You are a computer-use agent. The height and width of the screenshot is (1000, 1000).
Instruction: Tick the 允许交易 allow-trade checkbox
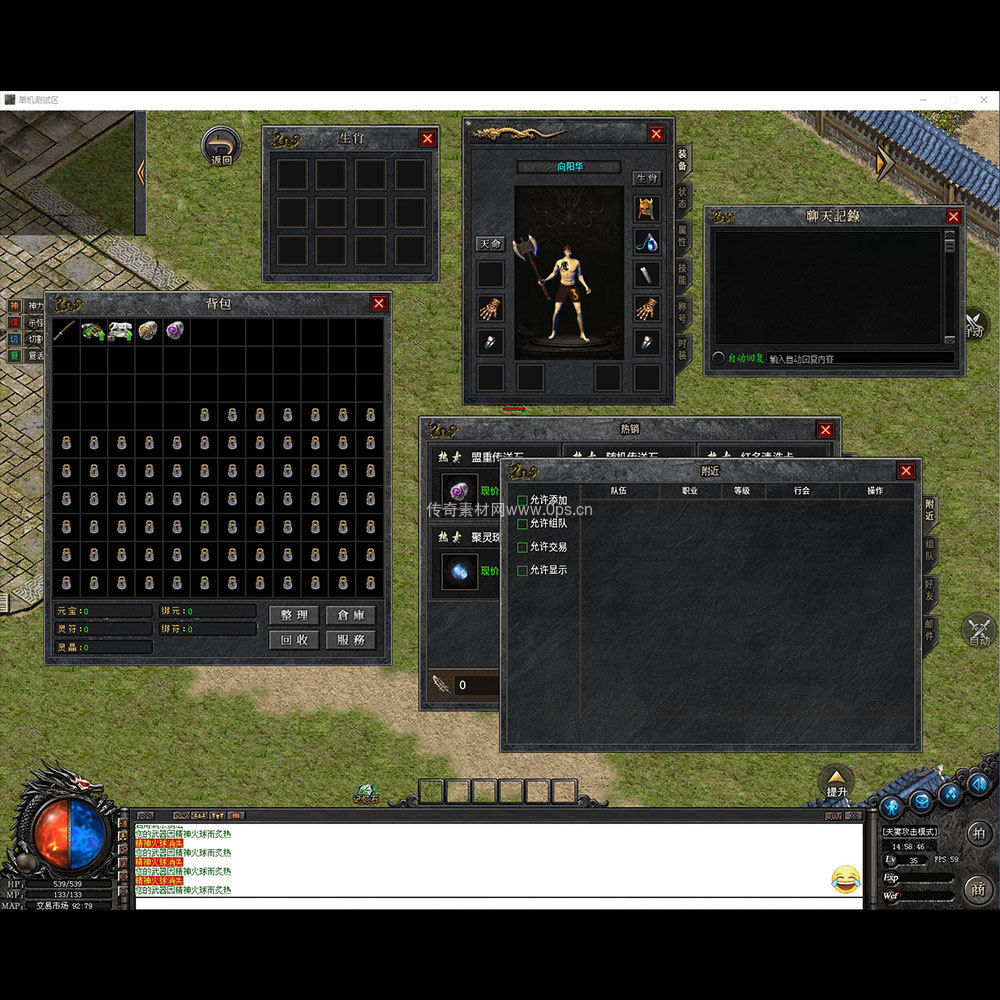[x=522, y=547]
